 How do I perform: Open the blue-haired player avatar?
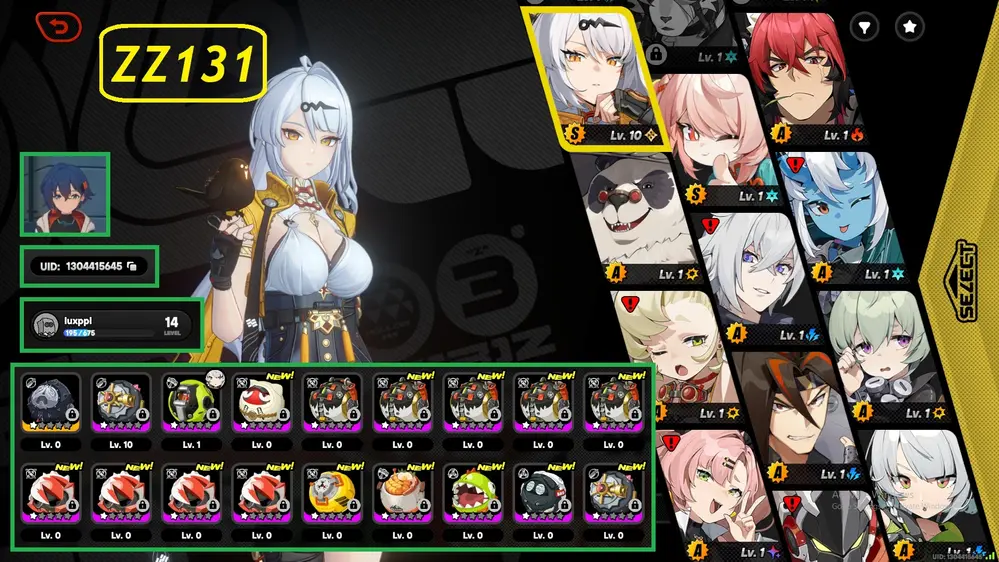pos(64,194)
